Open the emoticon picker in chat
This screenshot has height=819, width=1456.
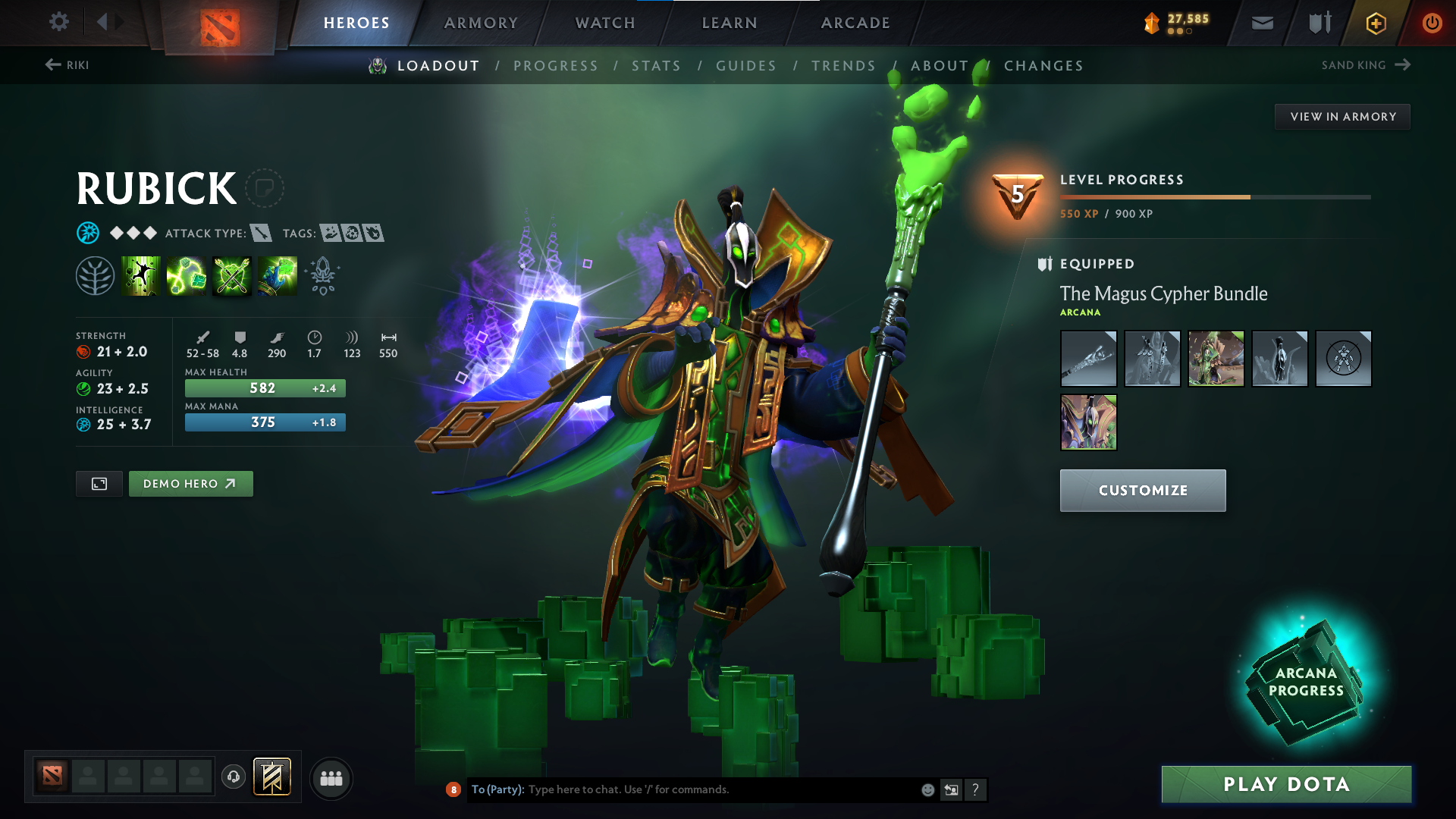tap(927, 789)
